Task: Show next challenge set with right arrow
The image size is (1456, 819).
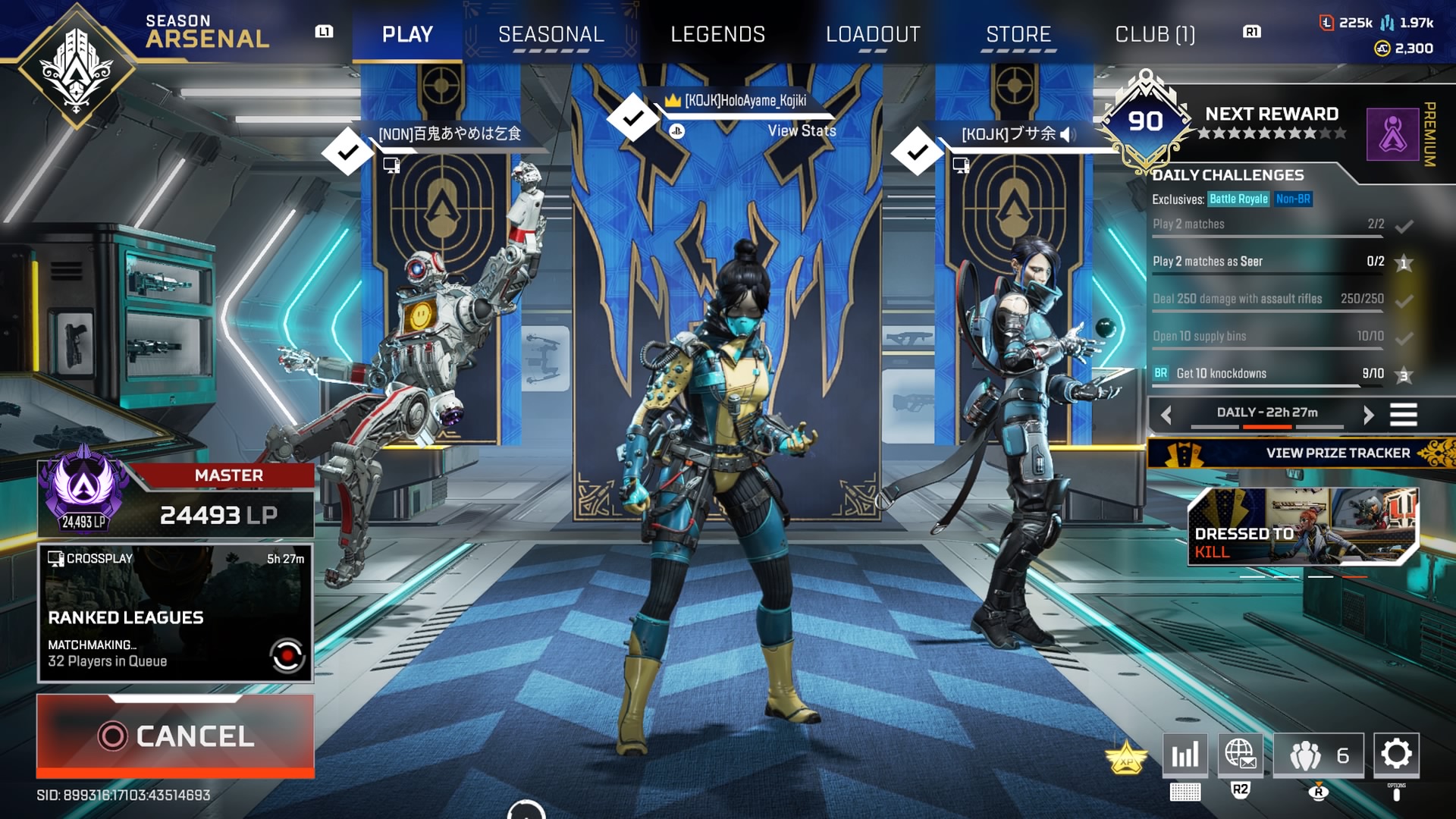Action: point(1368,414)
